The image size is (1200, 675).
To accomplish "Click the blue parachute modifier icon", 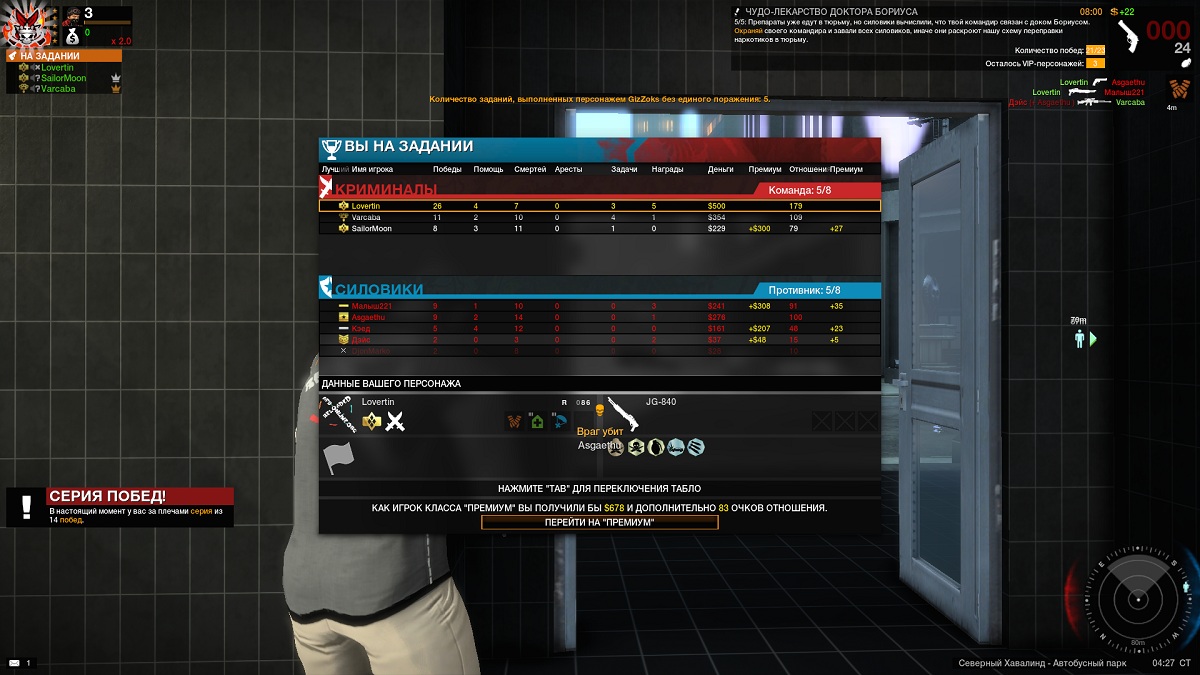I will coord(559,421).
